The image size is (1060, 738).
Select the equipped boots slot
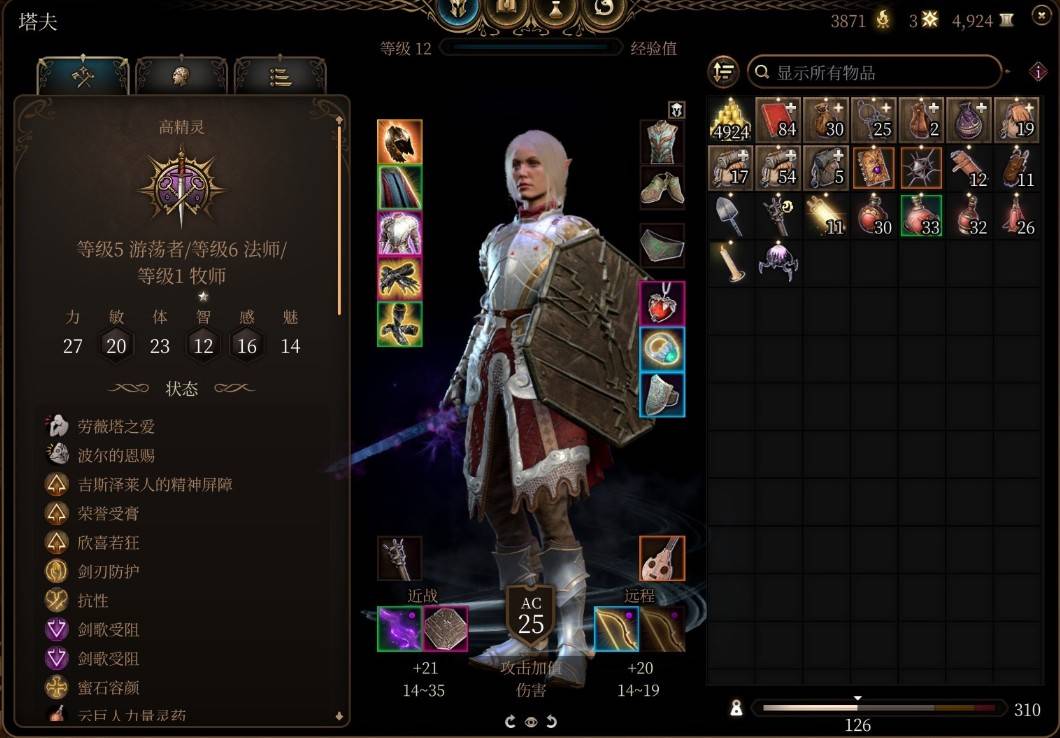click(399, 324)
